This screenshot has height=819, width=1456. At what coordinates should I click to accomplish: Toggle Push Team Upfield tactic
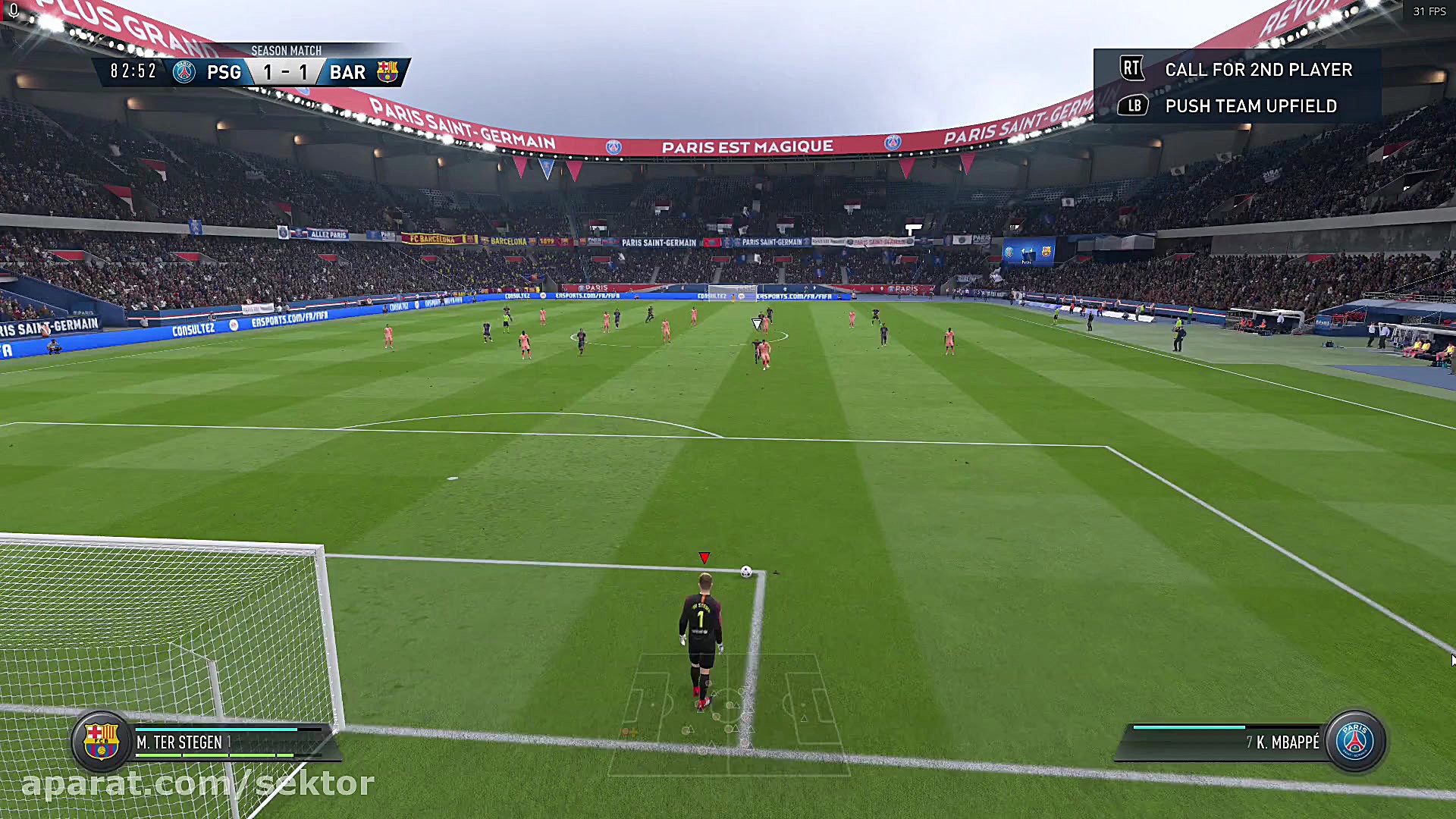point(1251,106)
